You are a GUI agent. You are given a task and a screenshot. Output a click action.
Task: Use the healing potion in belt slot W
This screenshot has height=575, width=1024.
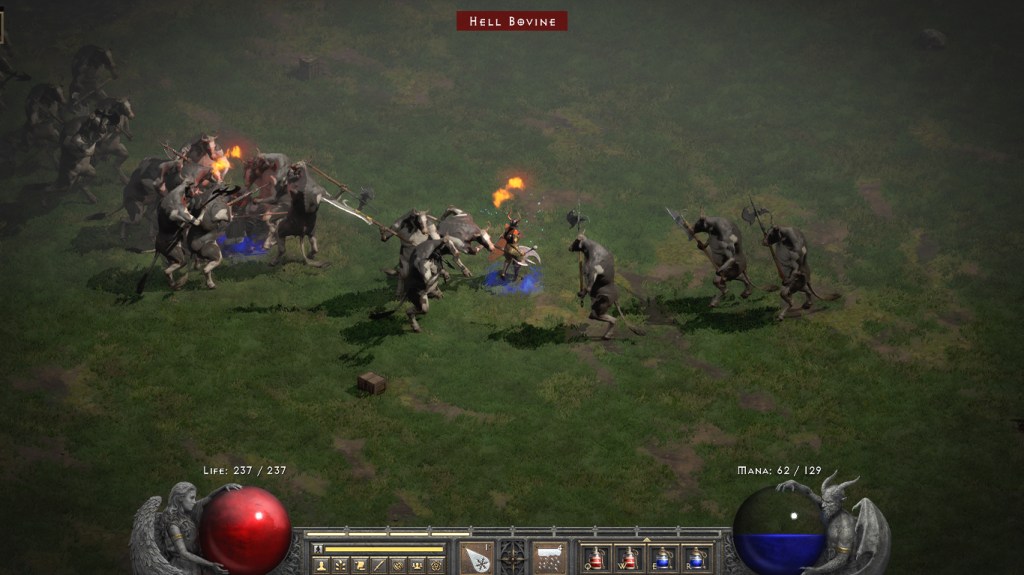click(x=629, y=558)
